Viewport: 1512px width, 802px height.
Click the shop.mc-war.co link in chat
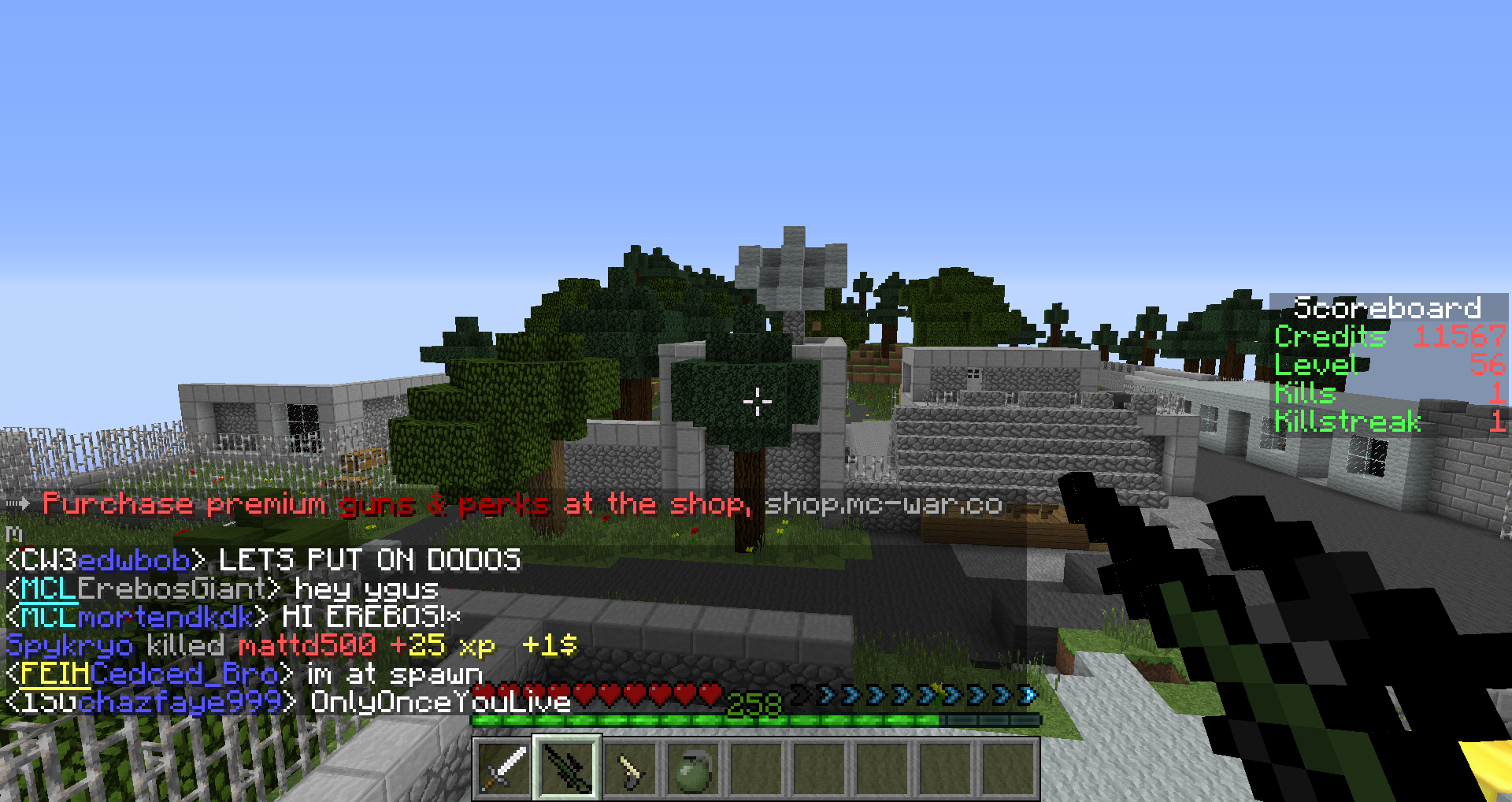883,504
